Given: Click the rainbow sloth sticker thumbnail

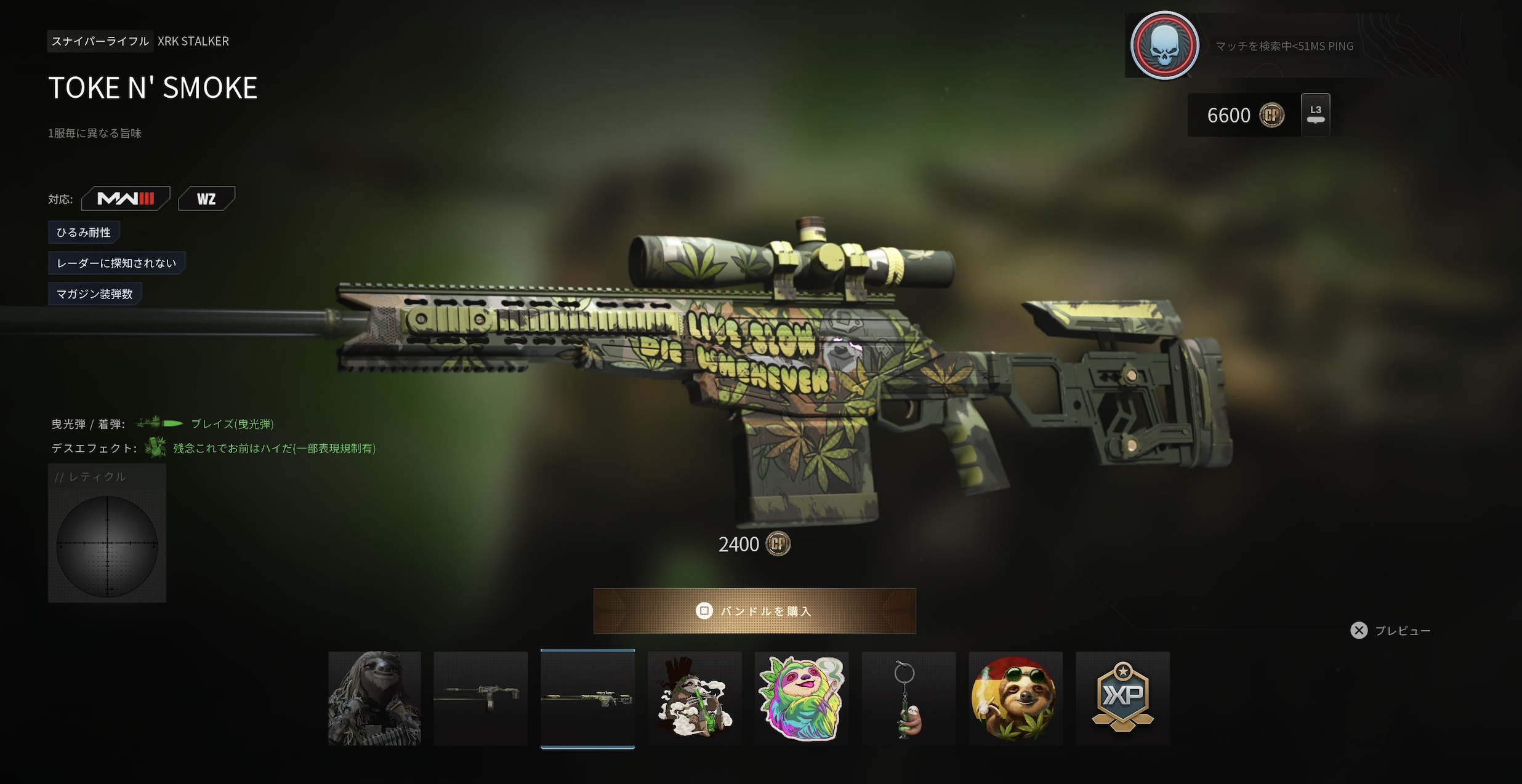Looking at the screenshot, I should pyautogui.click(x=802, y=698).
